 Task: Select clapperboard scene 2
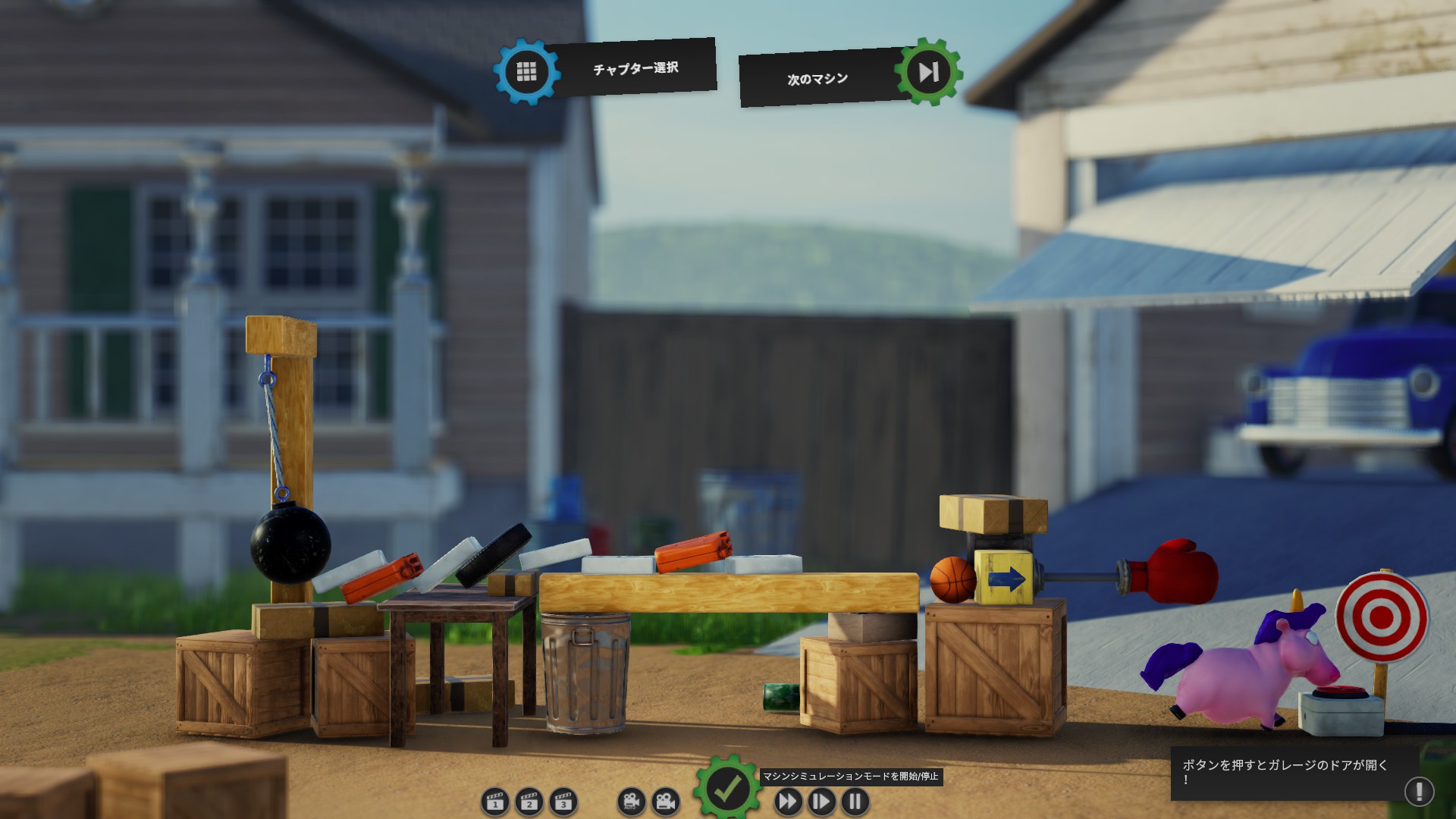[x=529, y=802]
